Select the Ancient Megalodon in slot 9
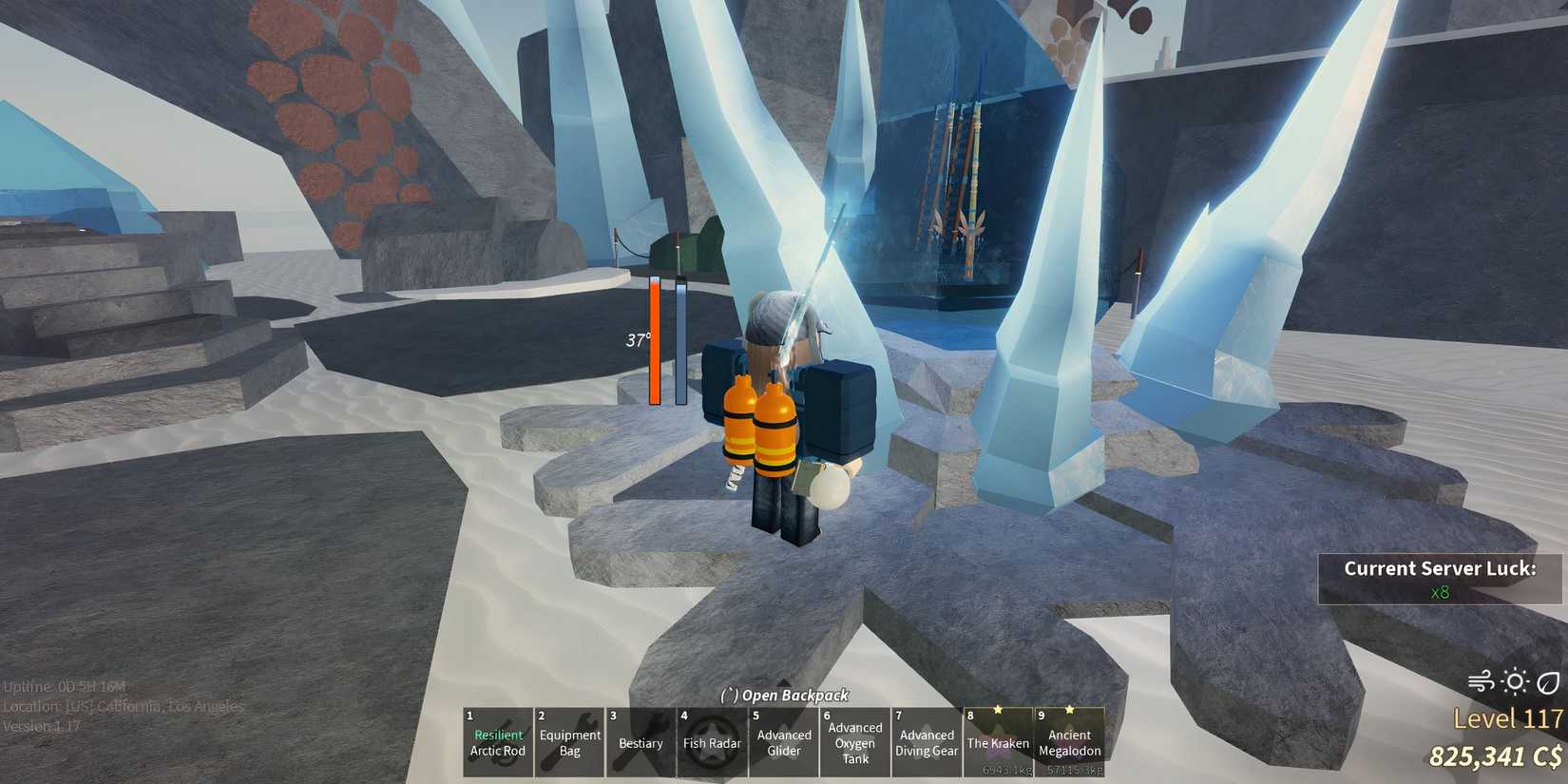 tap(1069, 741)
